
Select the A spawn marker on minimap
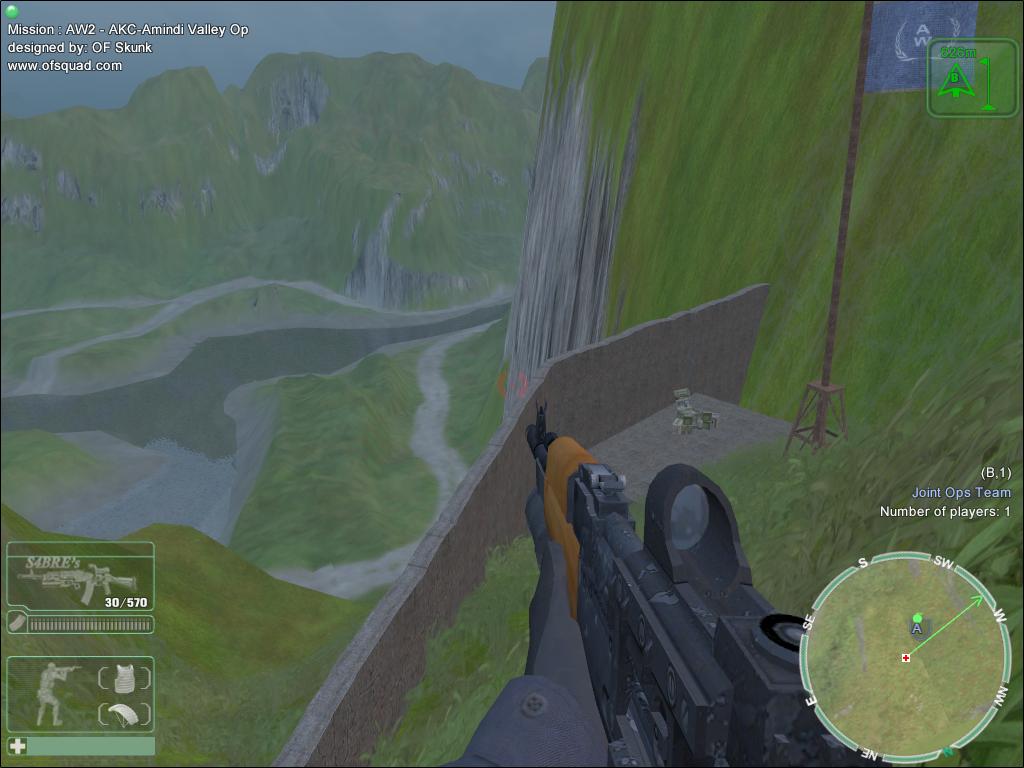tap(917, 627)
